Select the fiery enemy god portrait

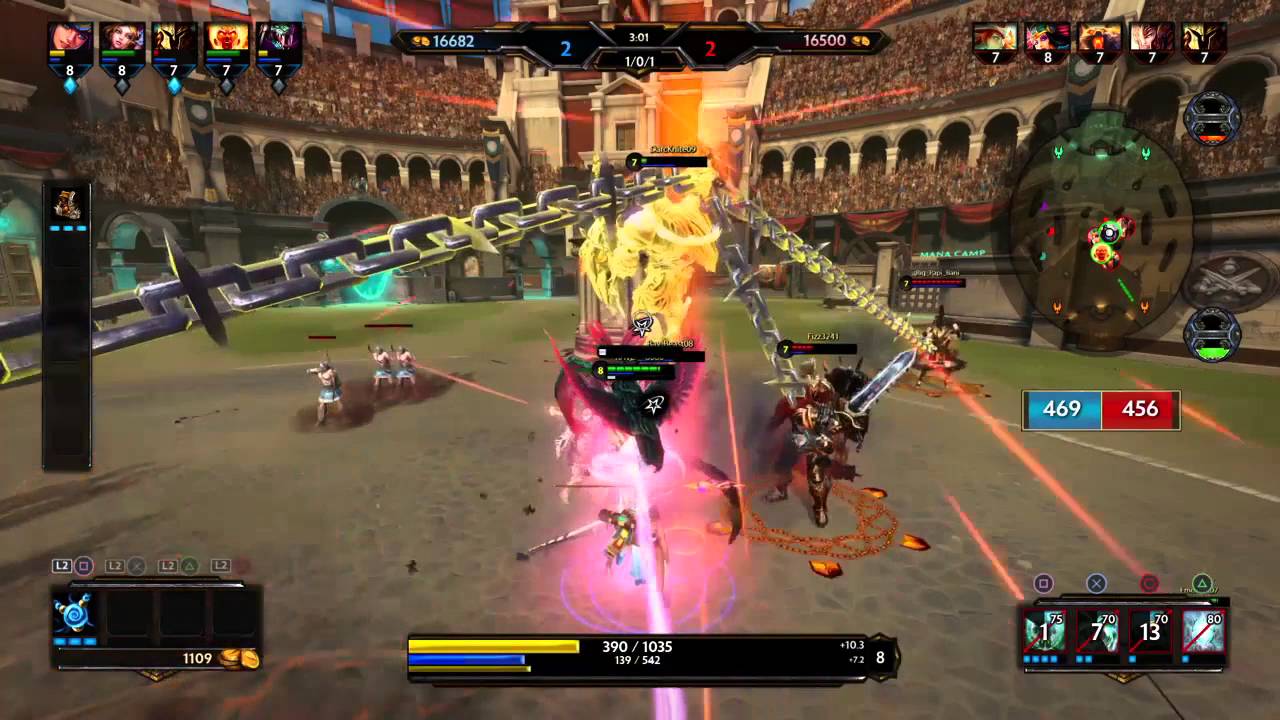point(1100,38)
